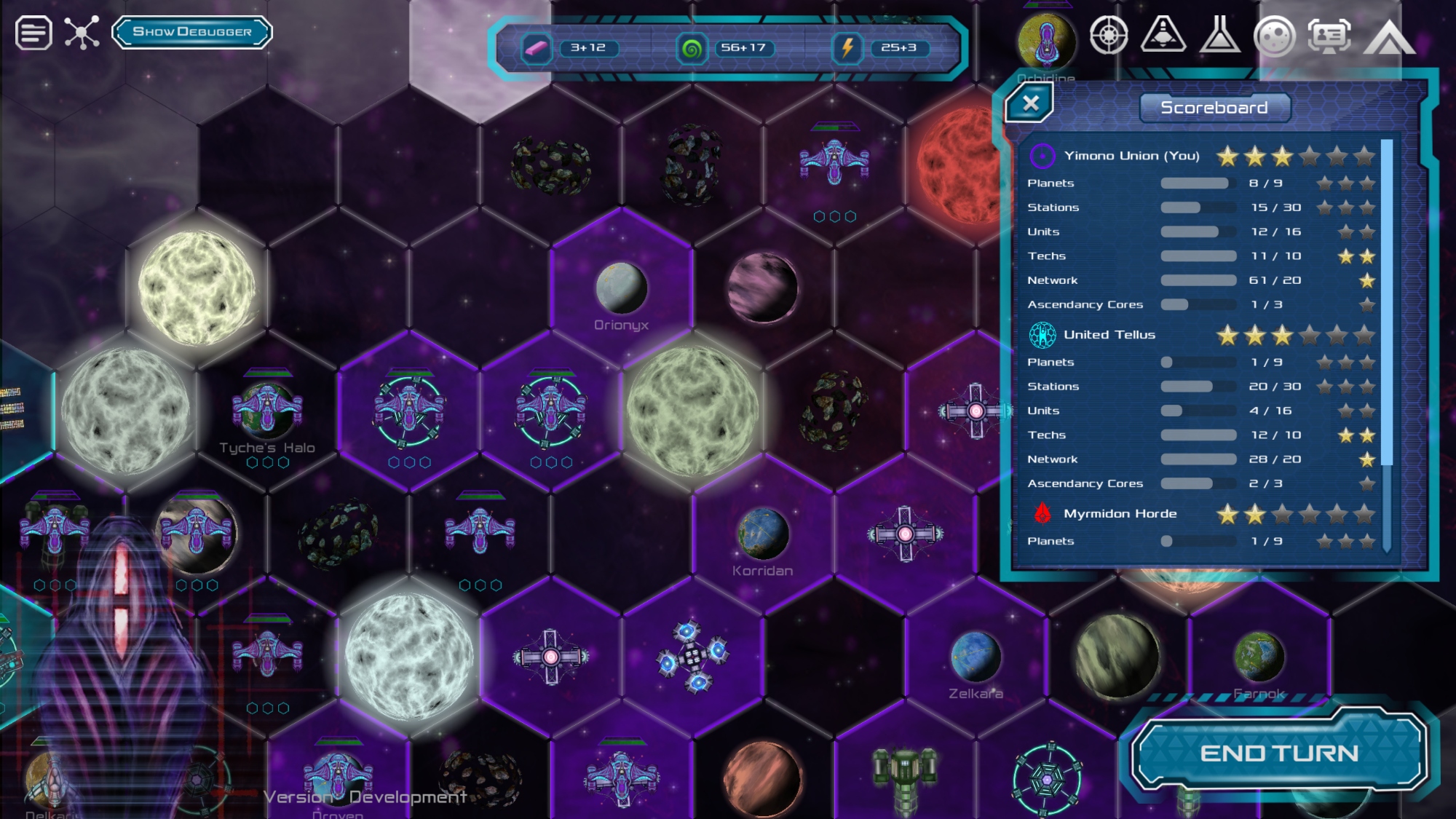Image resolution: width=1456 pixels, height=819 pixels.
Task: Click the upward chevron icon
Action: pos(1389,38)
